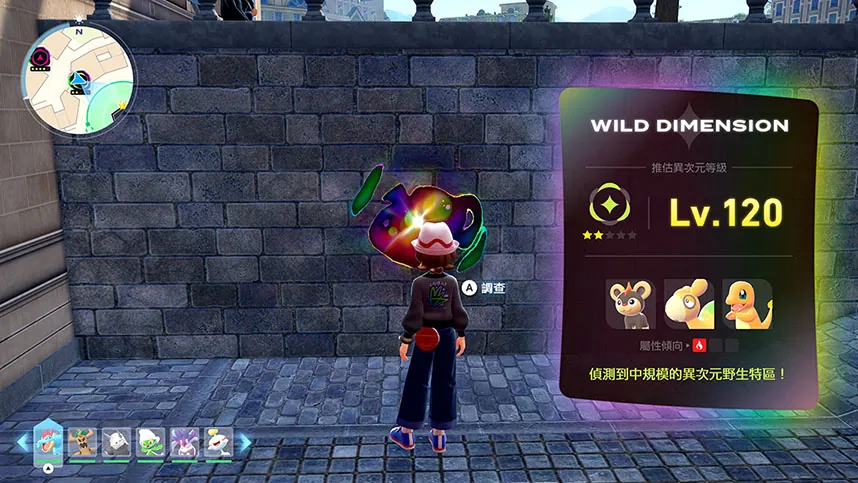Open the circular minimap
The image size is (858, 483).
(78, 76)
